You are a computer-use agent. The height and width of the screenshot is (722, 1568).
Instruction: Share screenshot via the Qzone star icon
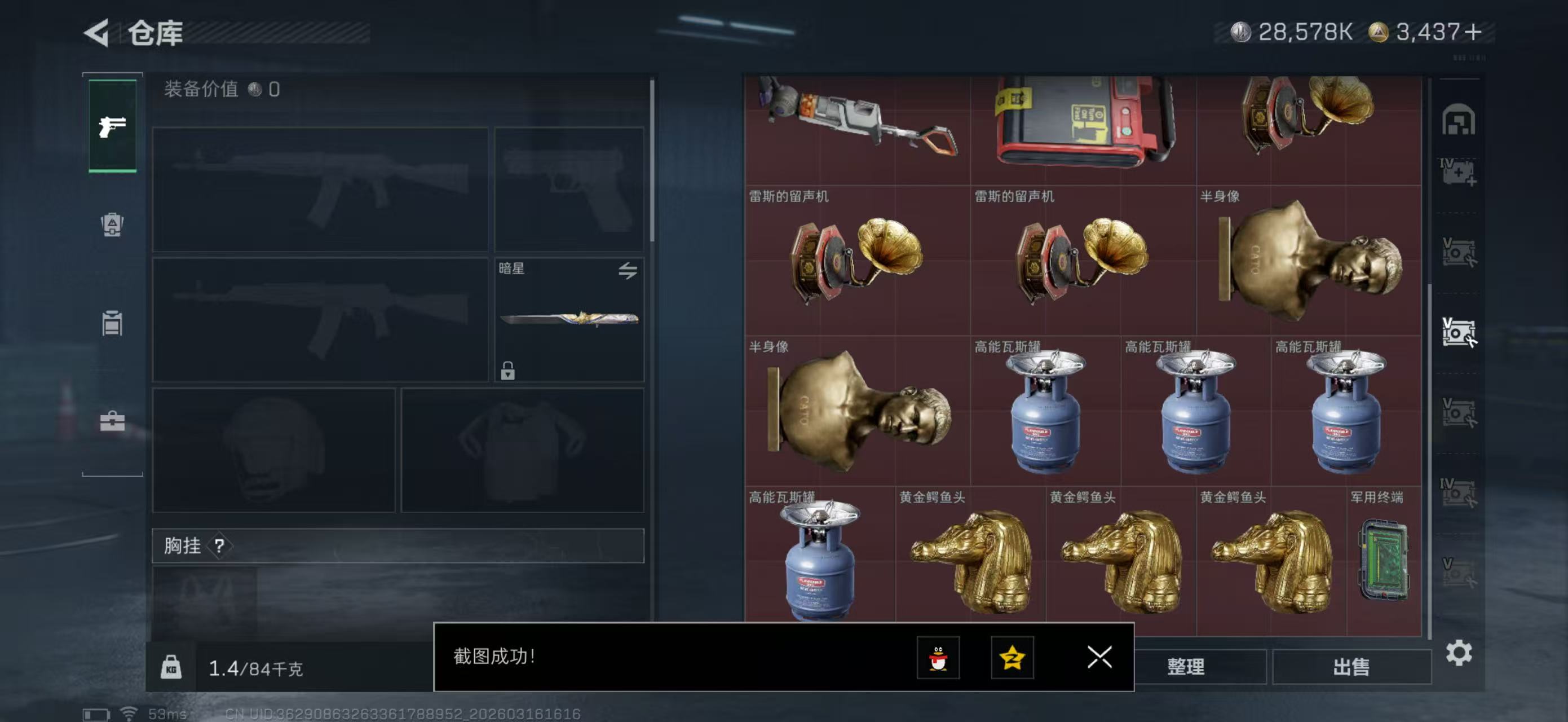coord(1012,658)
